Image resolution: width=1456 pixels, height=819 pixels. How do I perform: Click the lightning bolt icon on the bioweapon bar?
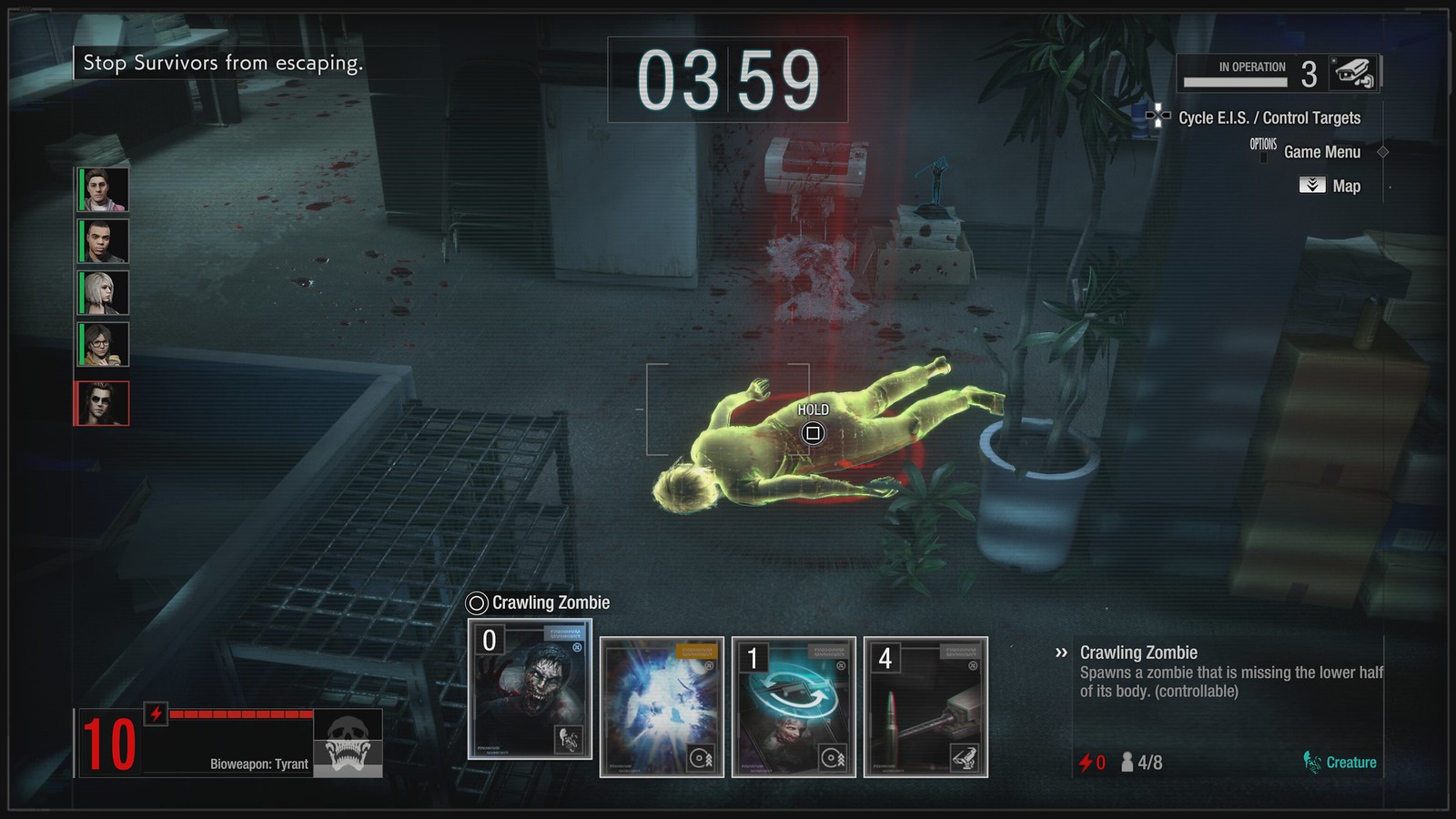coord(157,713)
